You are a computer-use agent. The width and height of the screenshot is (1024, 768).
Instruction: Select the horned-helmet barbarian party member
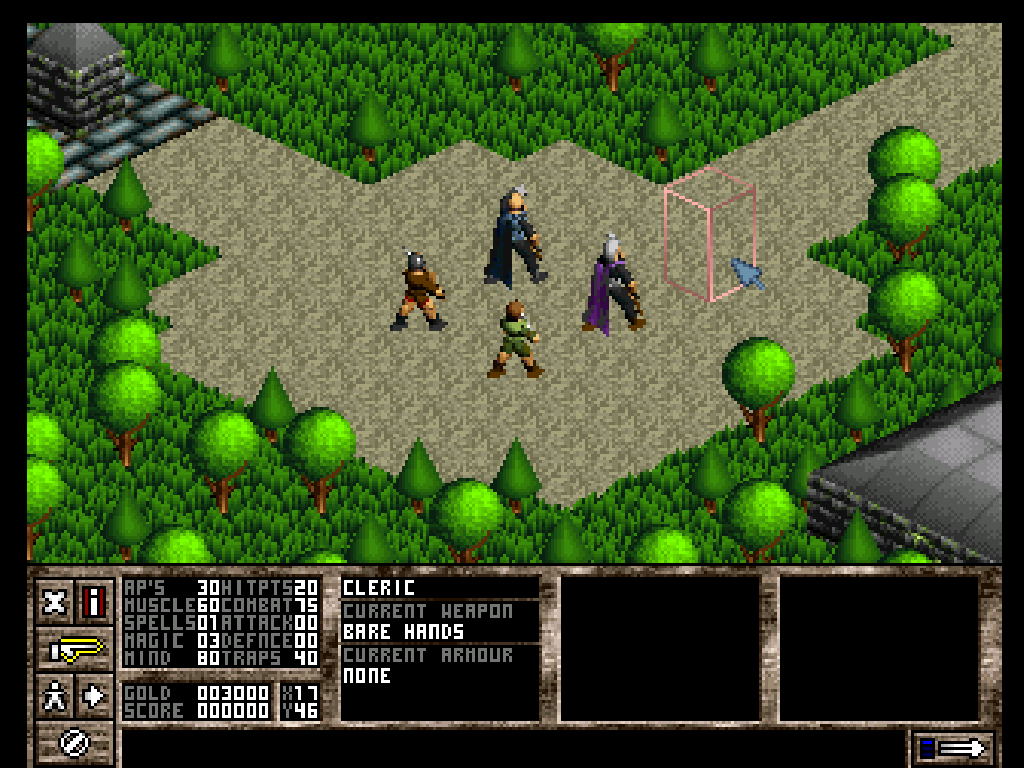pyautogui.click(x=417, y=291)
